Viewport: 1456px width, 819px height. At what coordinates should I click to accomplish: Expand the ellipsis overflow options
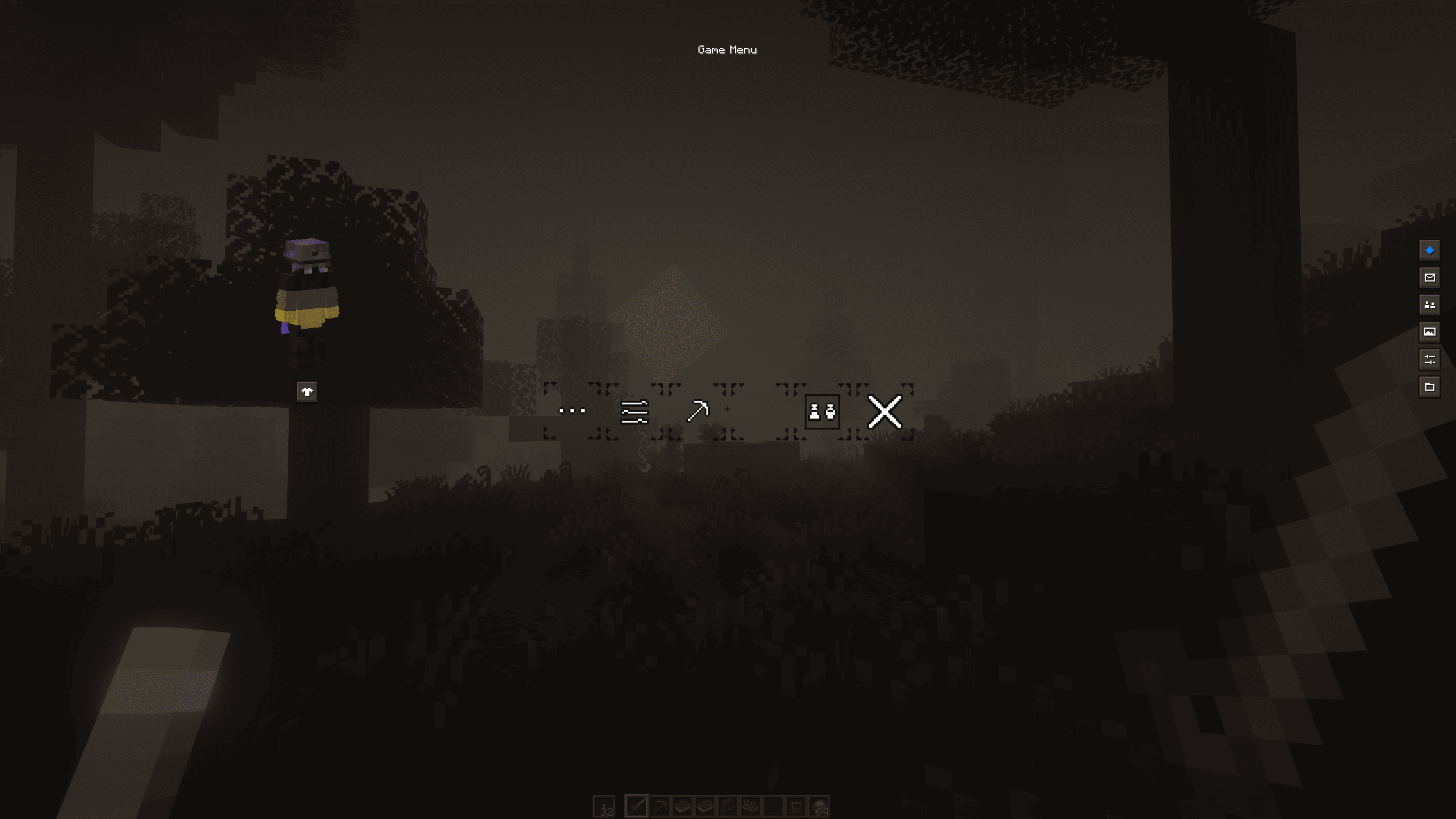(x=572, y=410)
